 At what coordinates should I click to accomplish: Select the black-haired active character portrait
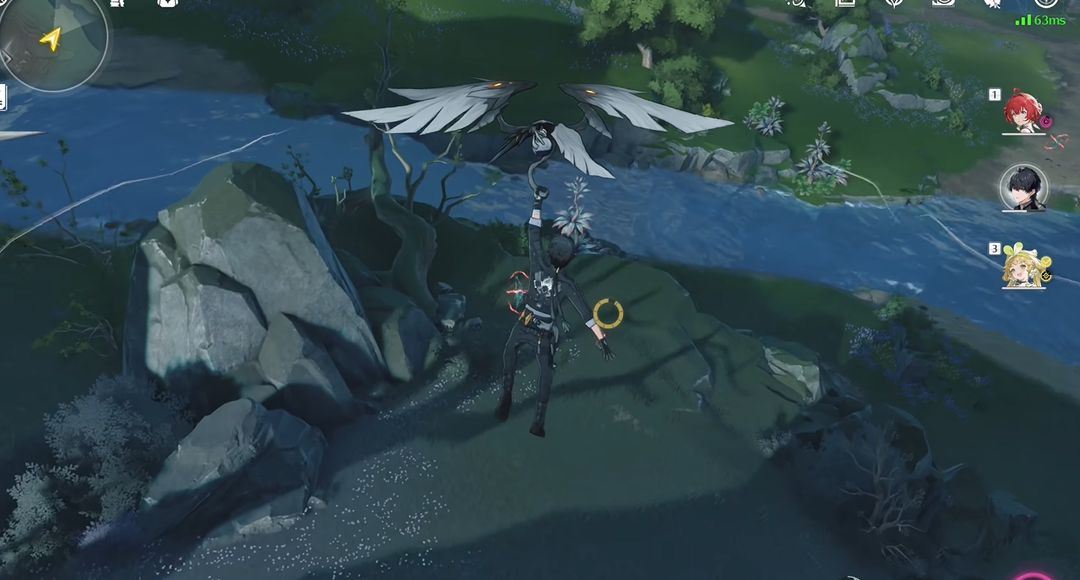click(1023, 188)
